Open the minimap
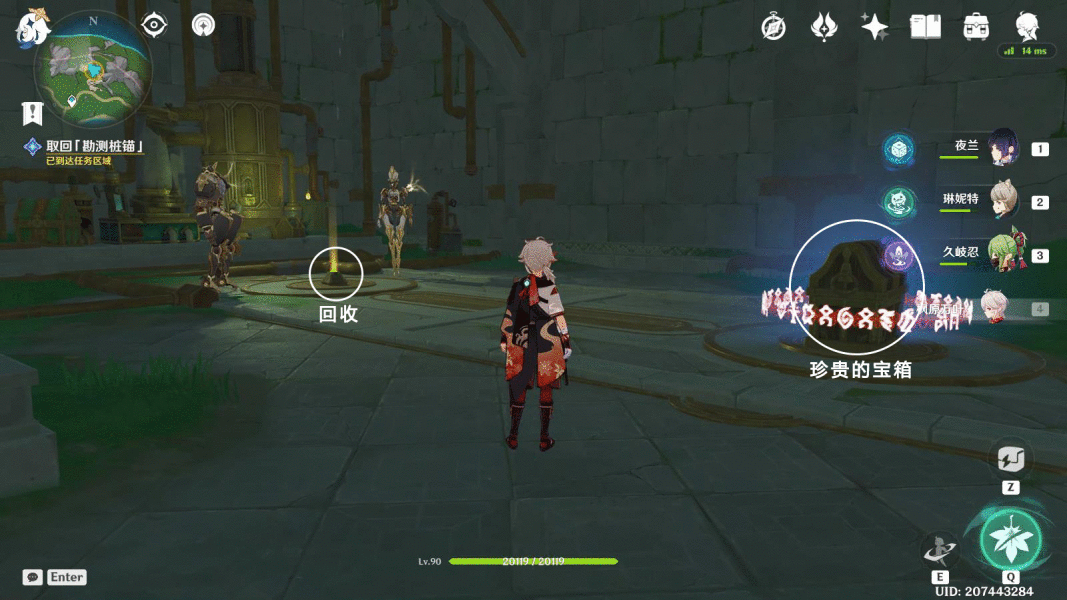The height and width of the screenshot is (600, 1067). pos(94,70)
